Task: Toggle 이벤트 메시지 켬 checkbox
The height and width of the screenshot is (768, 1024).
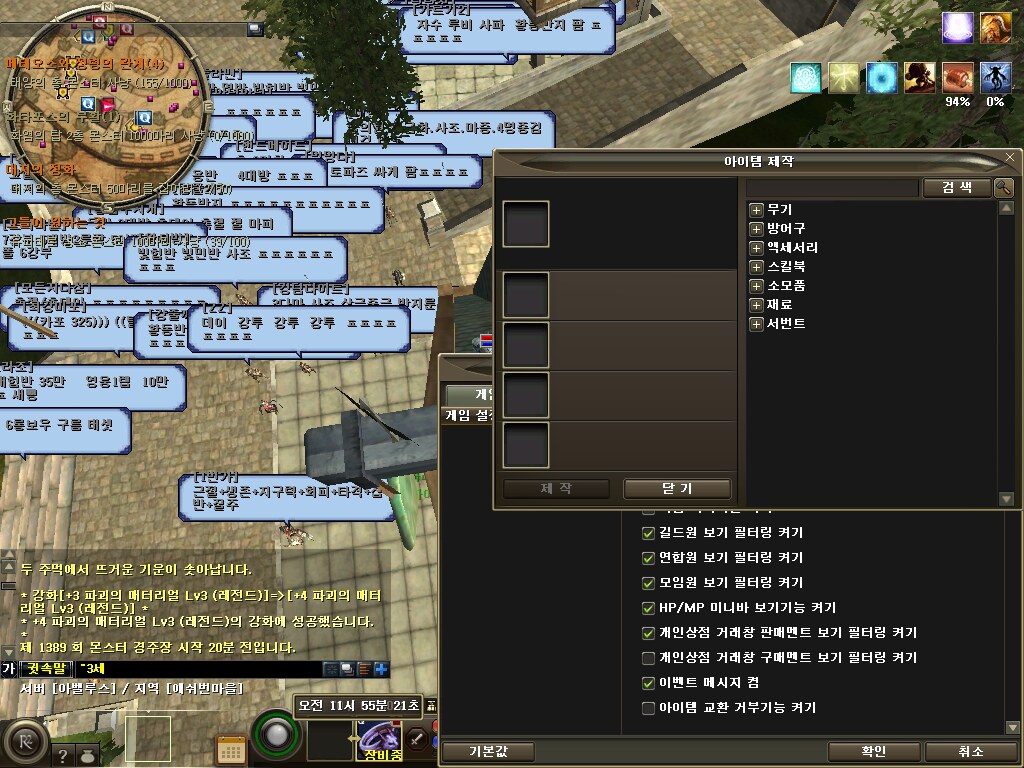Action: coord(648,683)
